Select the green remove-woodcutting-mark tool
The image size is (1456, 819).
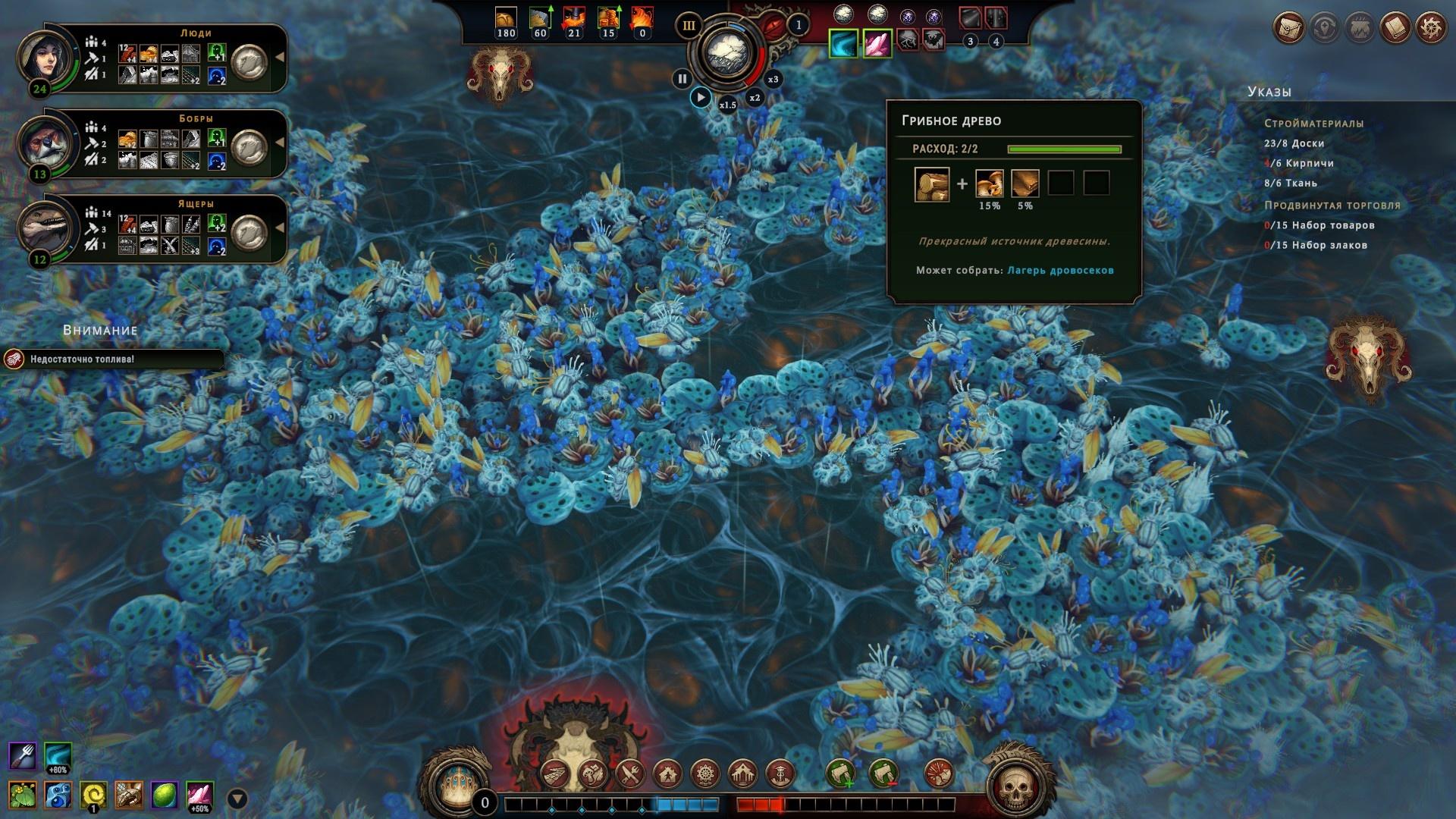[x=883, y=774]
